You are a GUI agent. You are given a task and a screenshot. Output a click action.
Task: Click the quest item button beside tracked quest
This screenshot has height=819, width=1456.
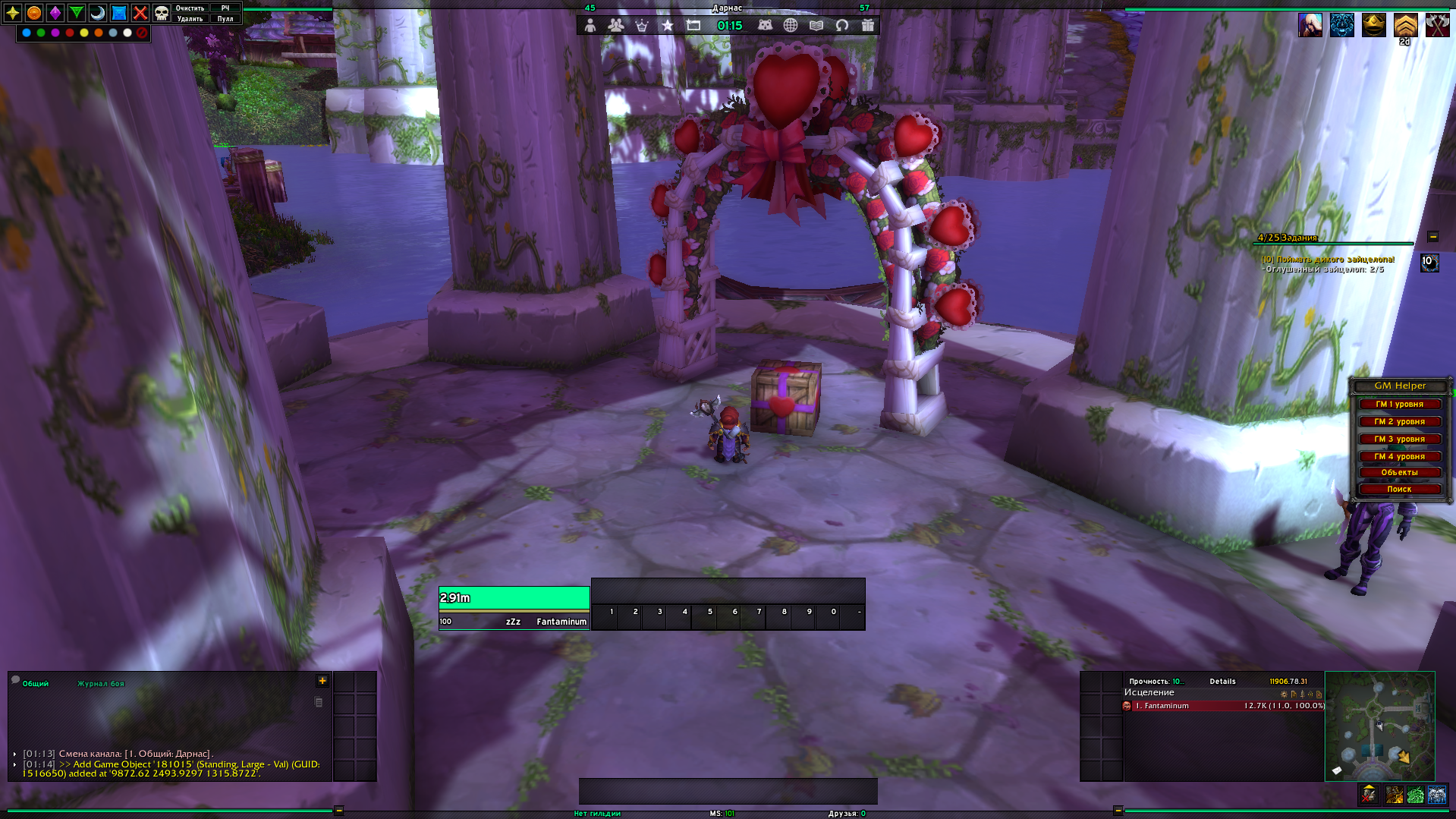1429,263
